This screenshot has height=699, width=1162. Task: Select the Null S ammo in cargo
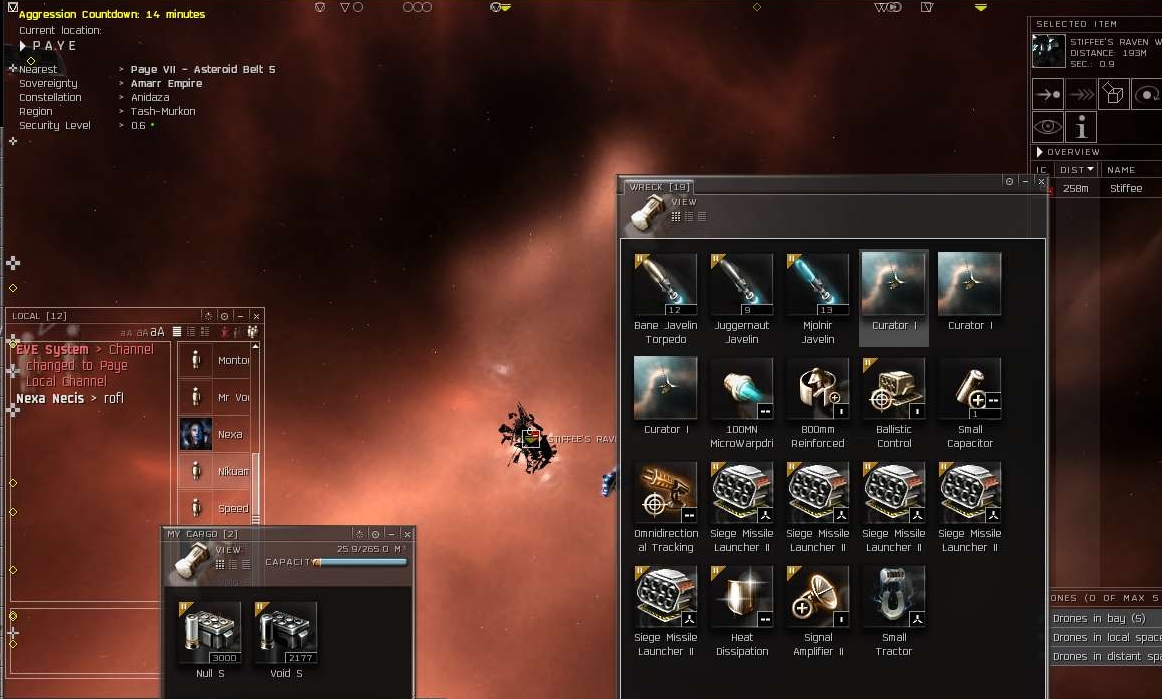coord(209,634)
